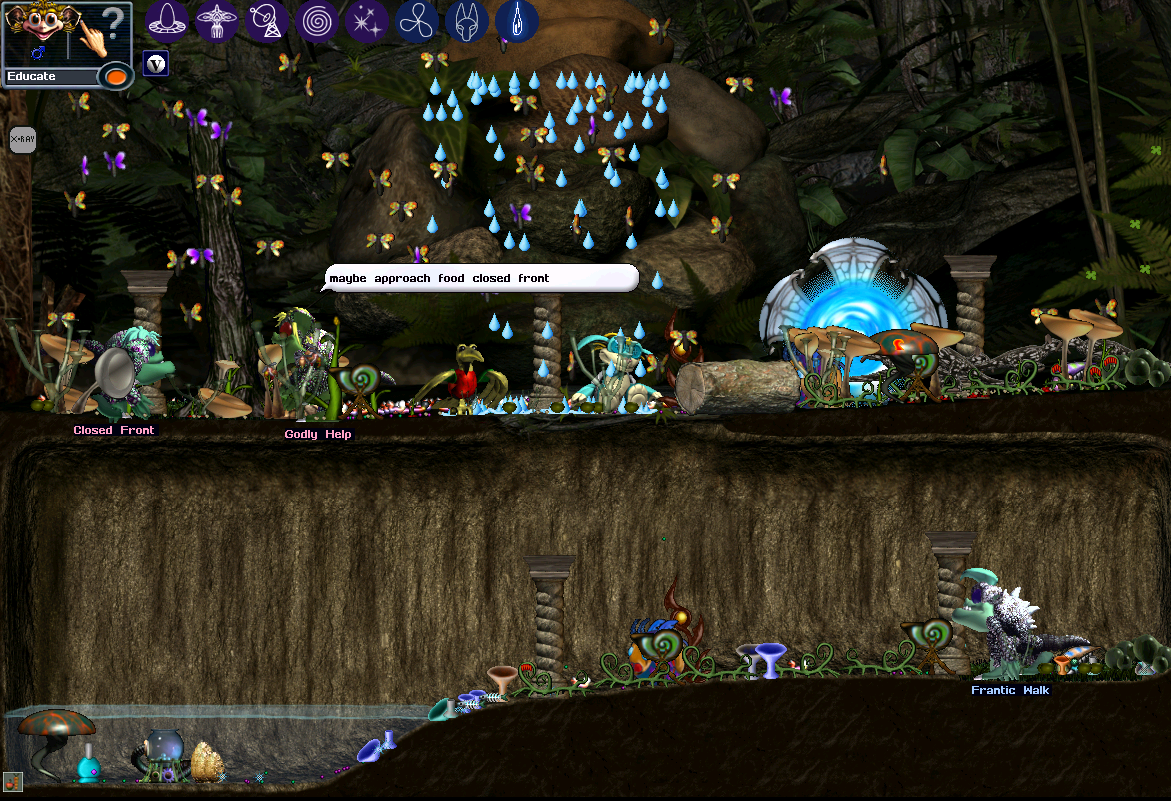Viewport: 1171px width, 801px height.
Task: Click the sparkling stars icon
Action: coord(367,20)
